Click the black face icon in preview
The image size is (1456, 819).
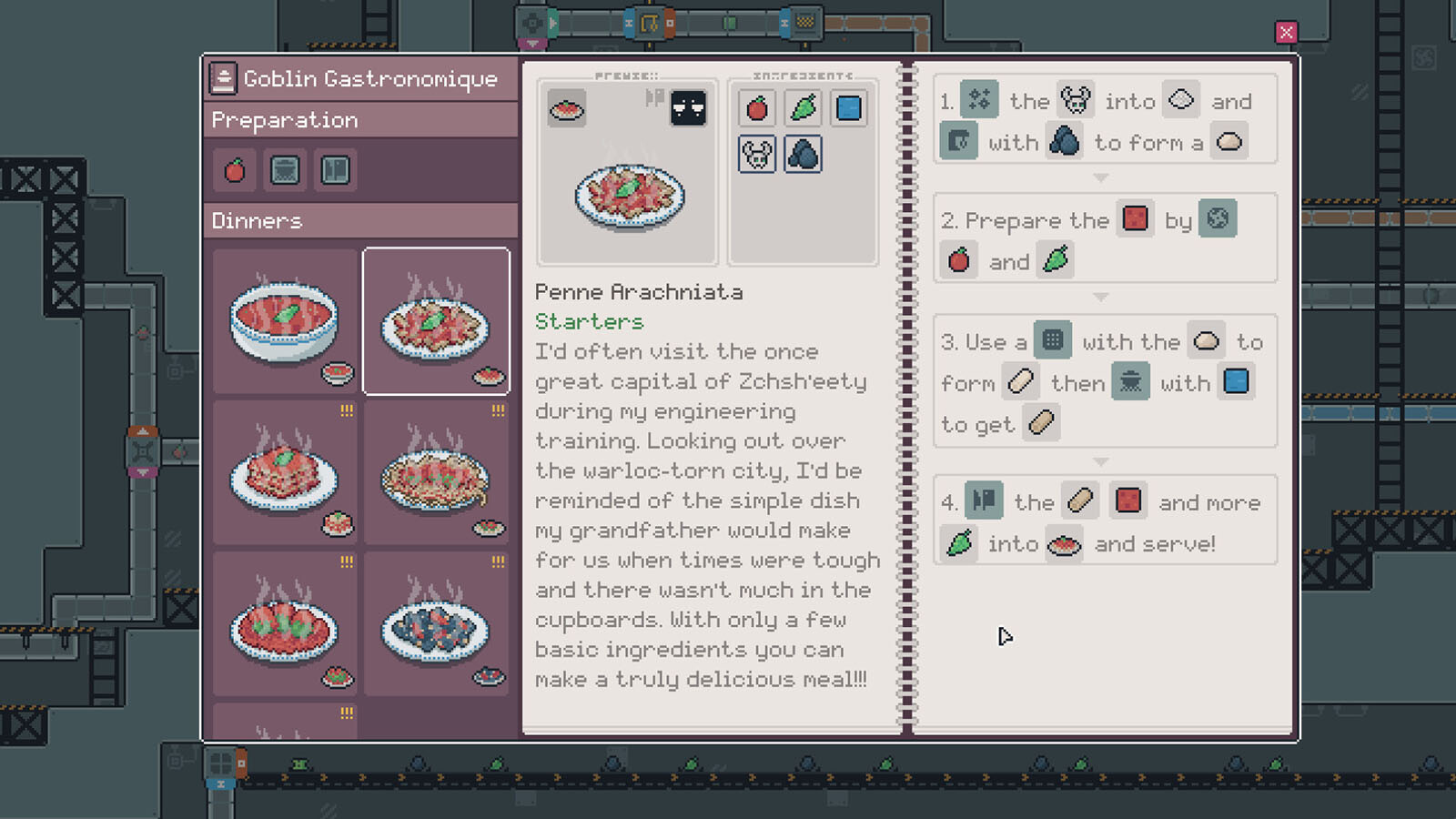(x=688, y=109)
